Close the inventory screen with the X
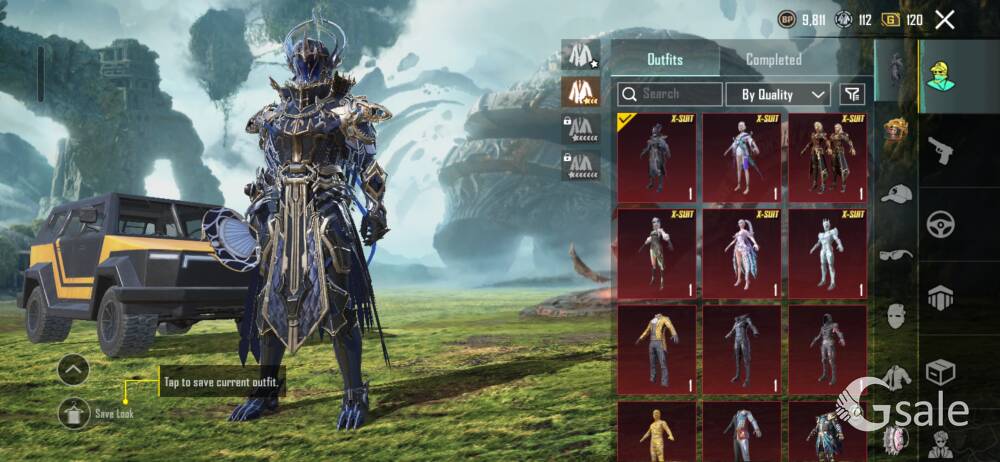The width and height of the screenshot is (1000, 462). coord(944,19)
